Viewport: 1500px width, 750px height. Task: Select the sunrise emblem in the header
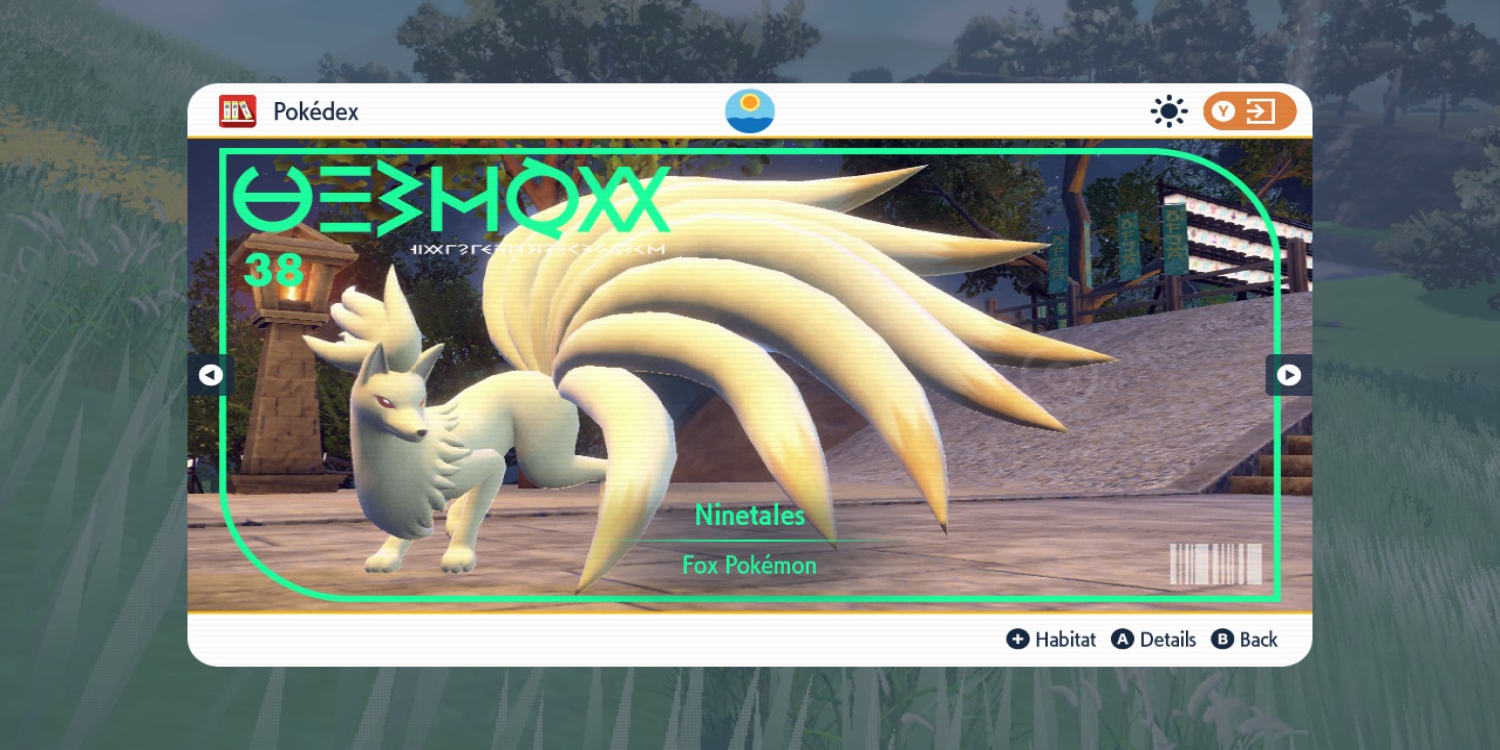coord(749,111)
